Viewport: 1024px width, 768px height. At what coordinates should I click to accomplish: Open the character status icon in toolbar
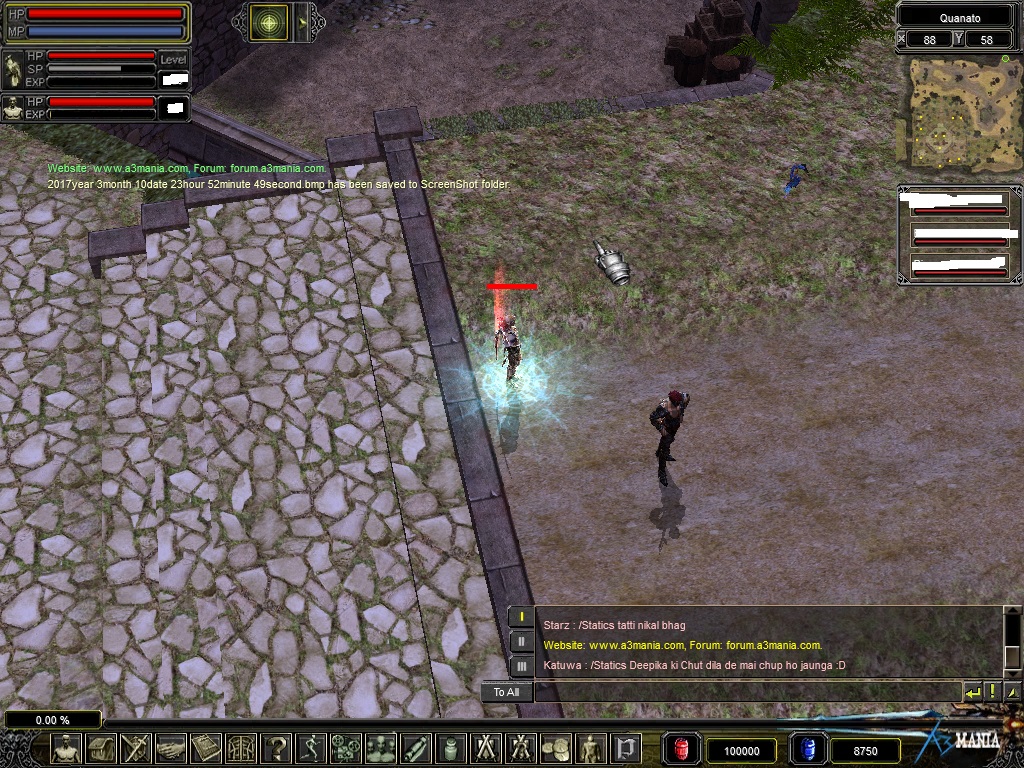66,748
